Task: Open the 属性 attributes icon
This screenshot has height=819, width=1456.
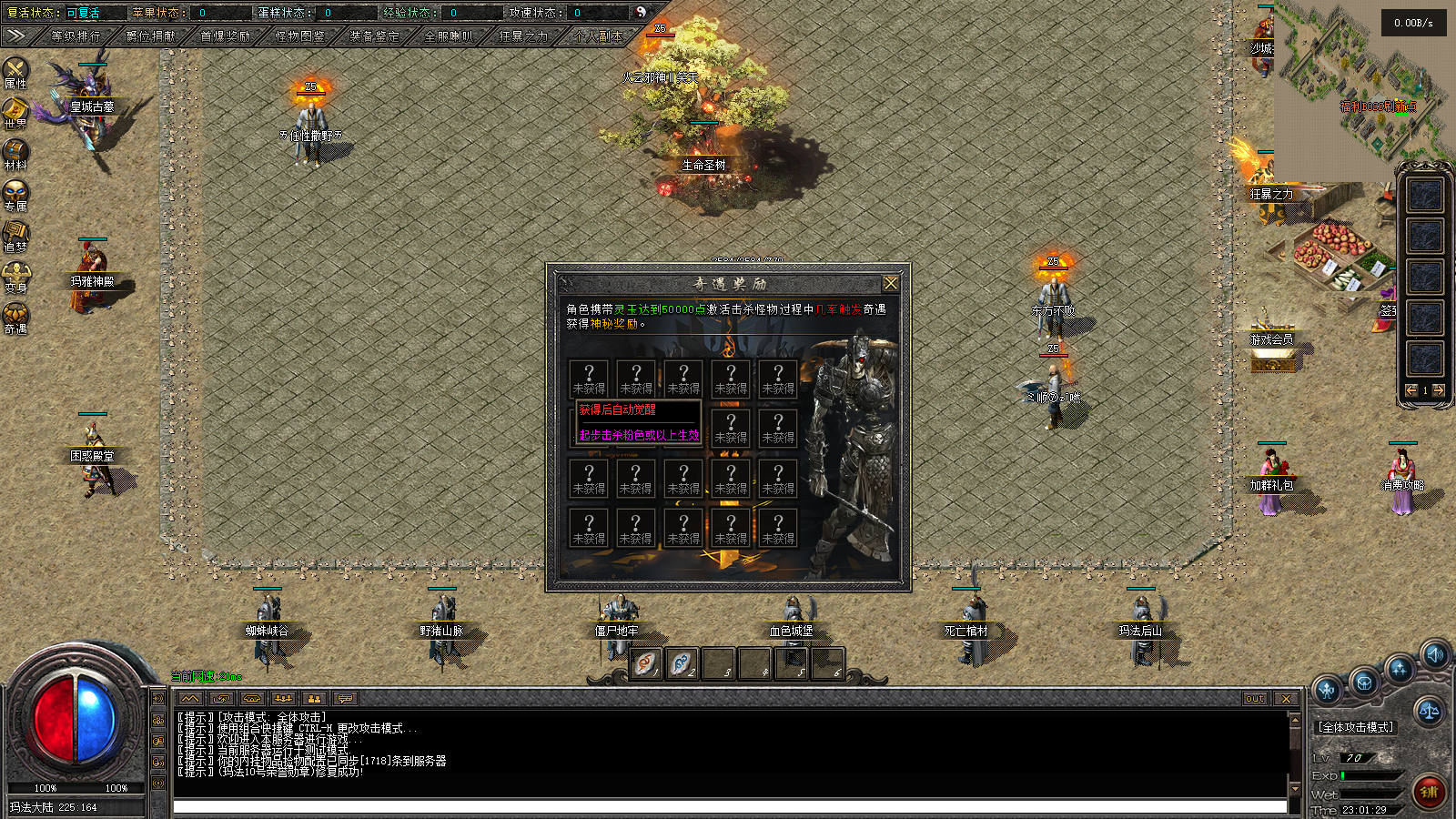Action: (15, 72)
